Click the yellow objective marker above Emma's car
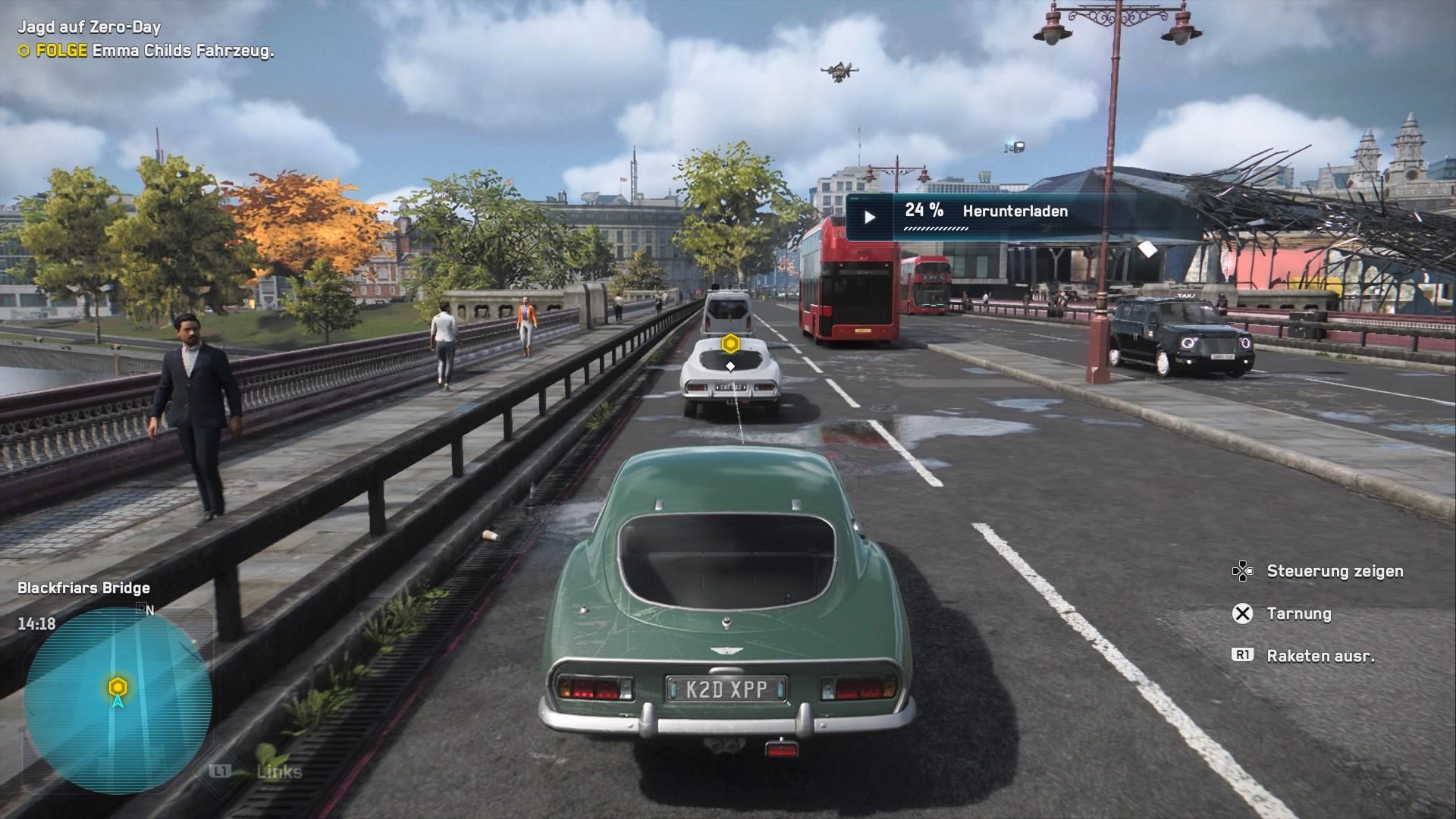The height and width of the screenshot is (819, 1456). pos(730,343)
